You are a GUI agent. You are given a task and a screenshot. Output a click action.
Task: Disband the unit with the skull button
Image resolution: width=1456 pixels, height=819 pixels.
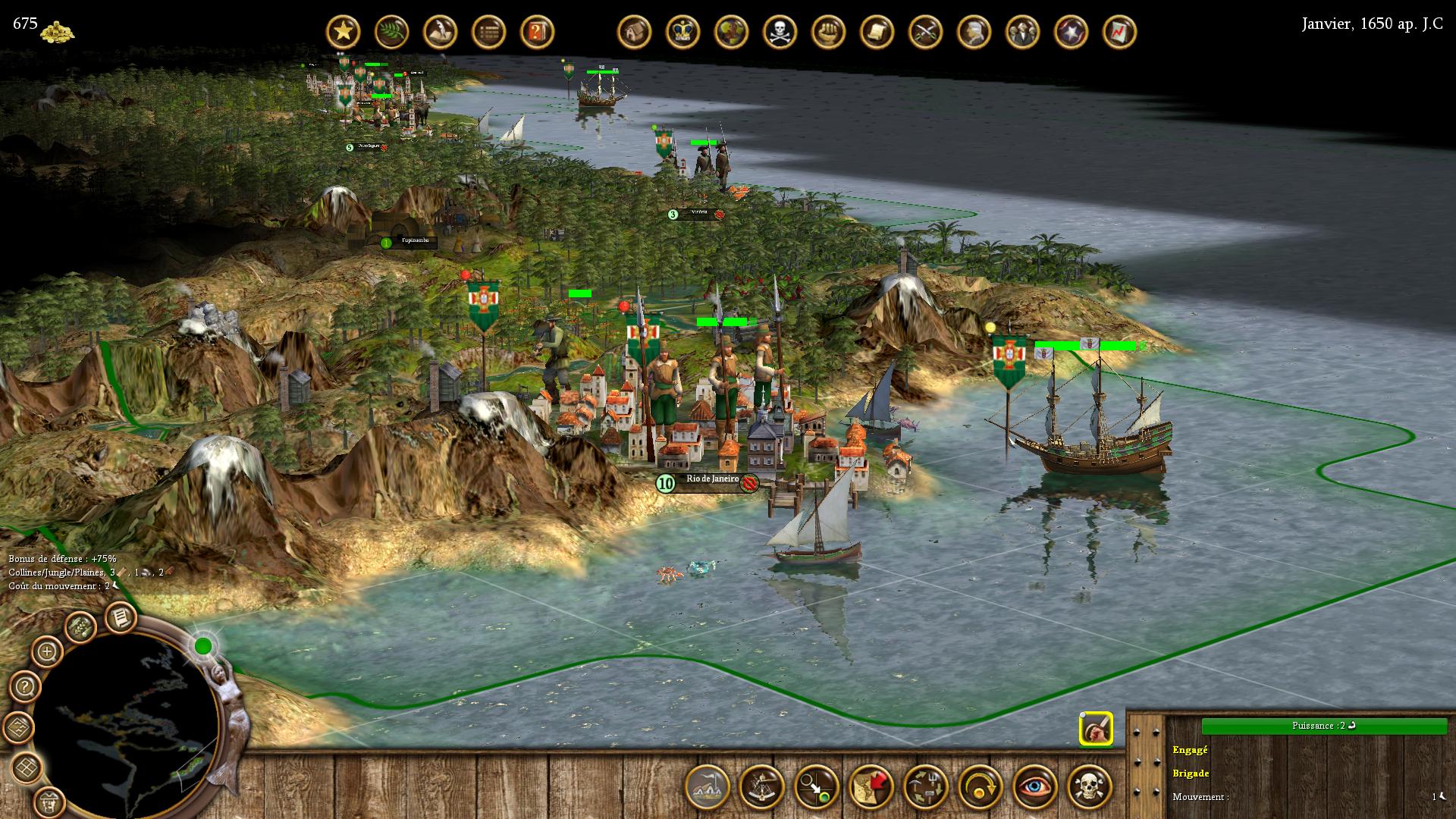[1090, 786]
